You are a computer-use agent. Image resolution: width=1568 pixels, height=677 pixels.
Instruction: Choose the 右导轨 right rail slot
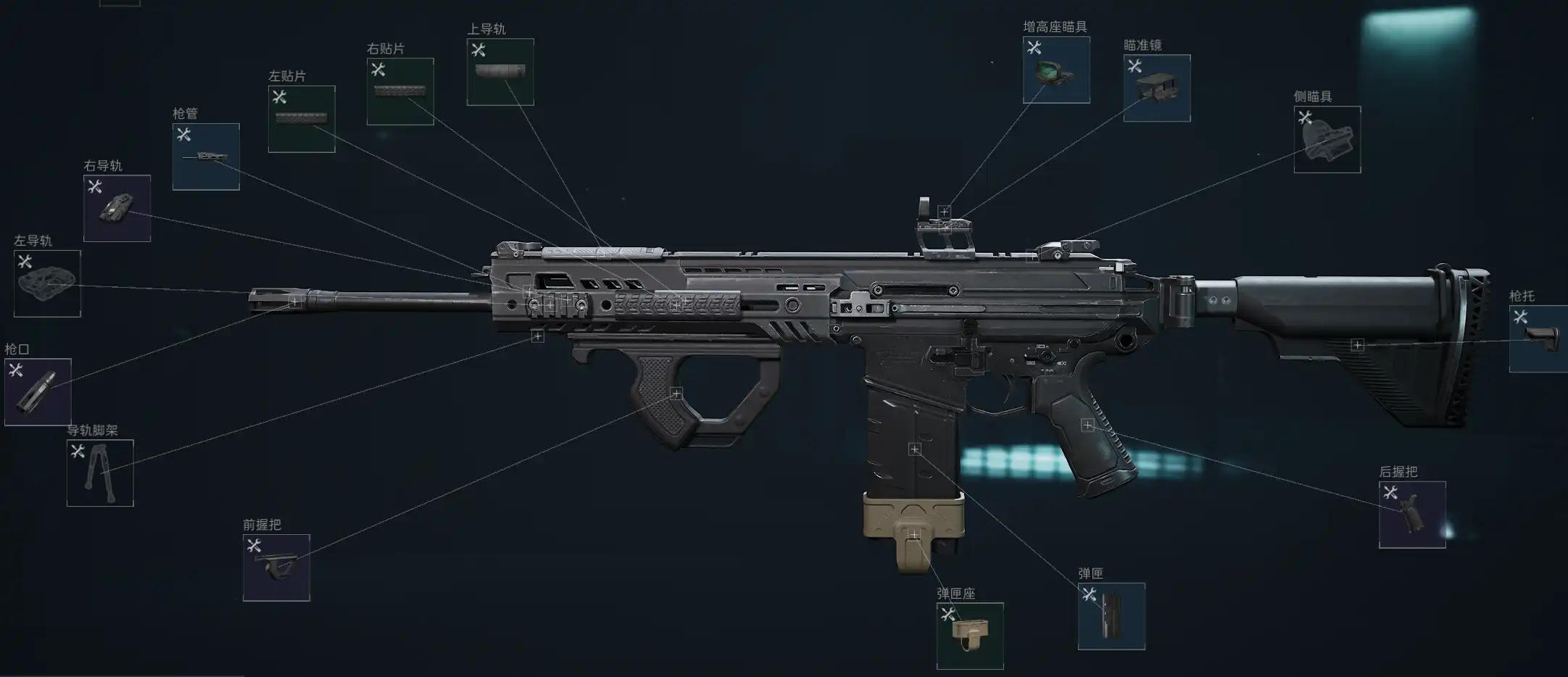pyautogui.click(x=117, y=209)
